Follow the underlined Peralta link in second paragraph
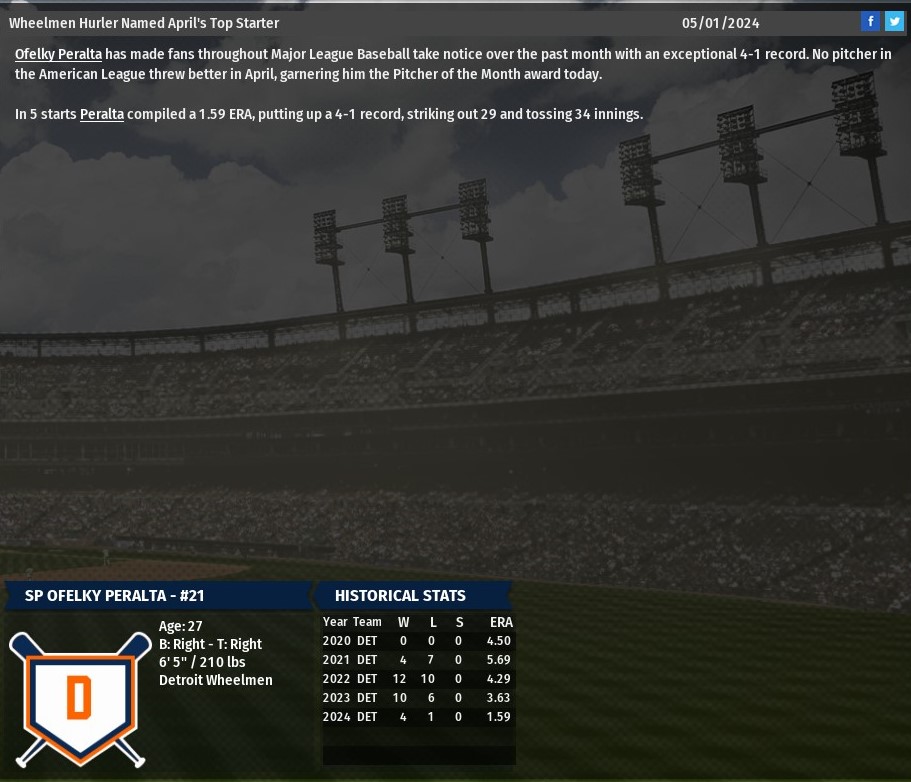This screenshot has height=782, width=911. click(102, 114)
